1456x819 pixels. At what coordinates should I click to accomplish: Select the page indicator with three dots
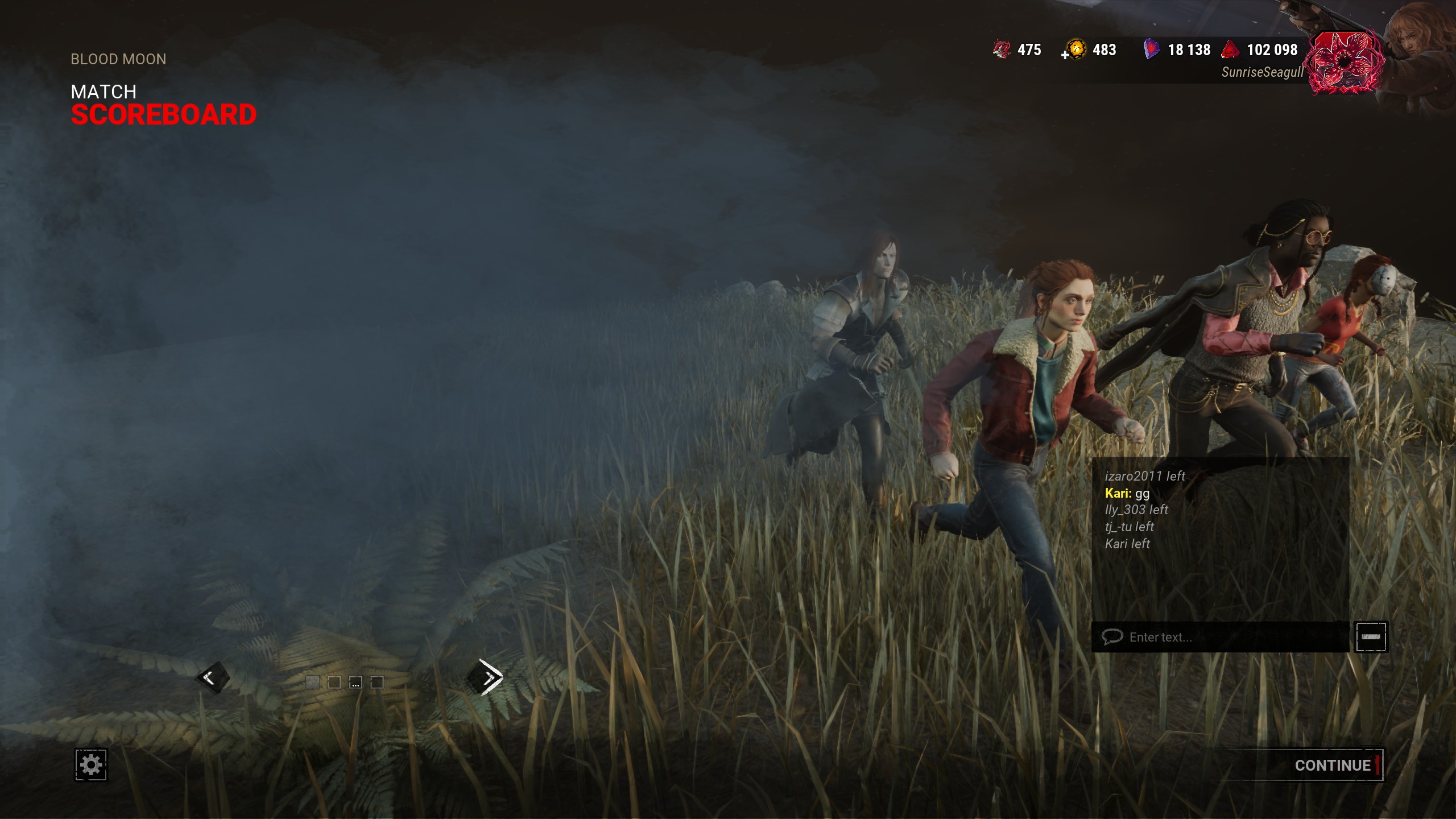click(x=355, y=682)
